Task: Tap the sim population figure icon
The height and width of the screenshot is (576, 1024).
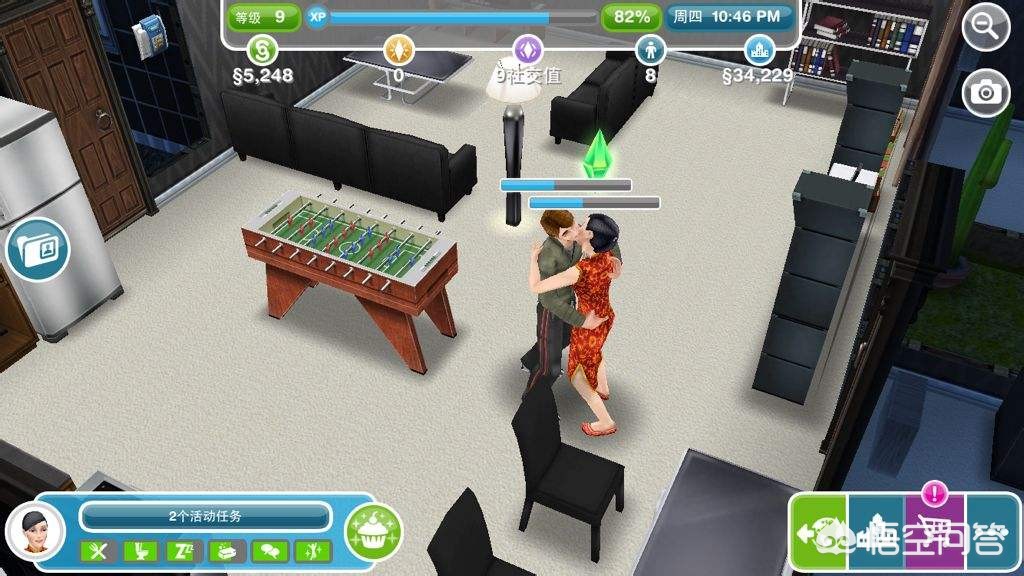Action: point(650,49)
